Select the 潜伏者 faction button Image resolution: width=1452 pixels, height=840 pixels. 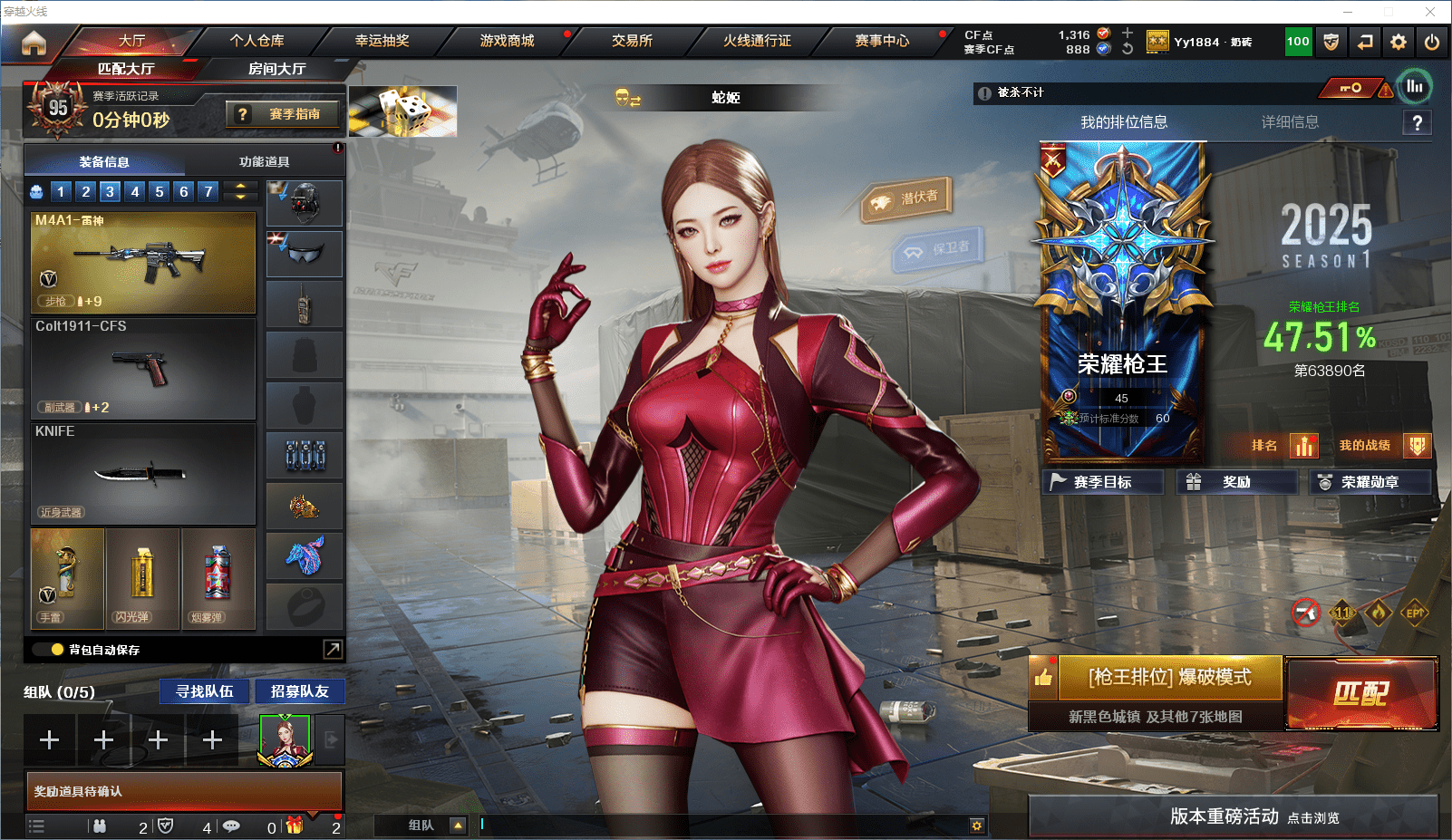(907, 199)
